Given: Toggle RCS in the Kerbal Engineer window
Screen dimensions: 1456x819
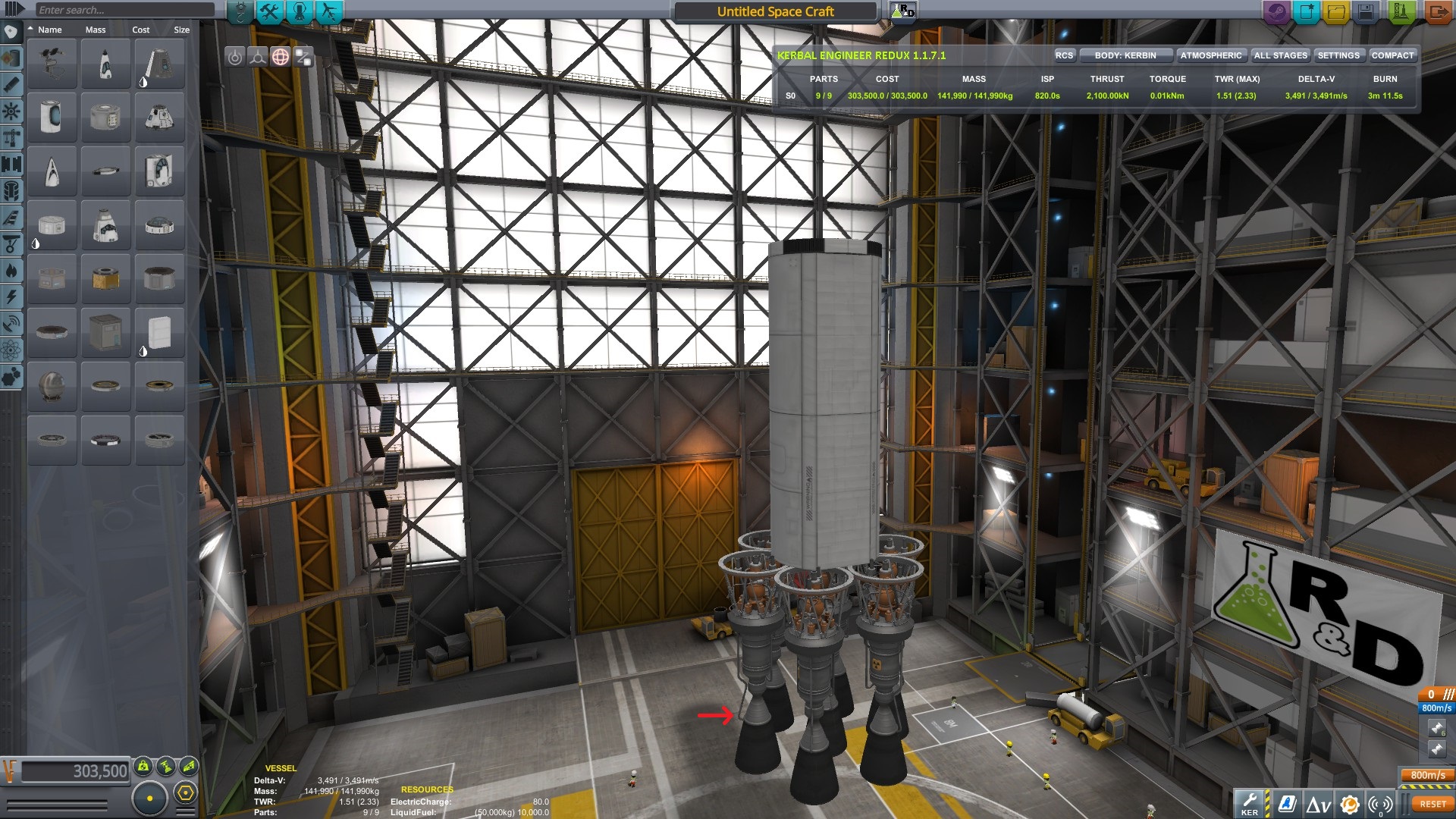Looking at the screenshot, I should click(1064, 55).
